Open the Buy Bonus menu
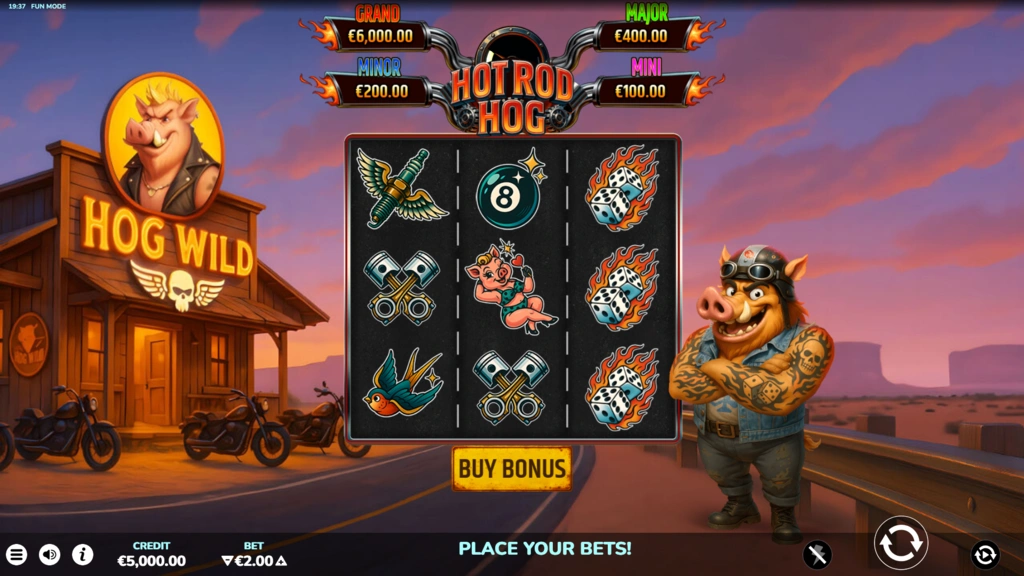This screenshot has width=1024, height=576. tap(512, 468)
